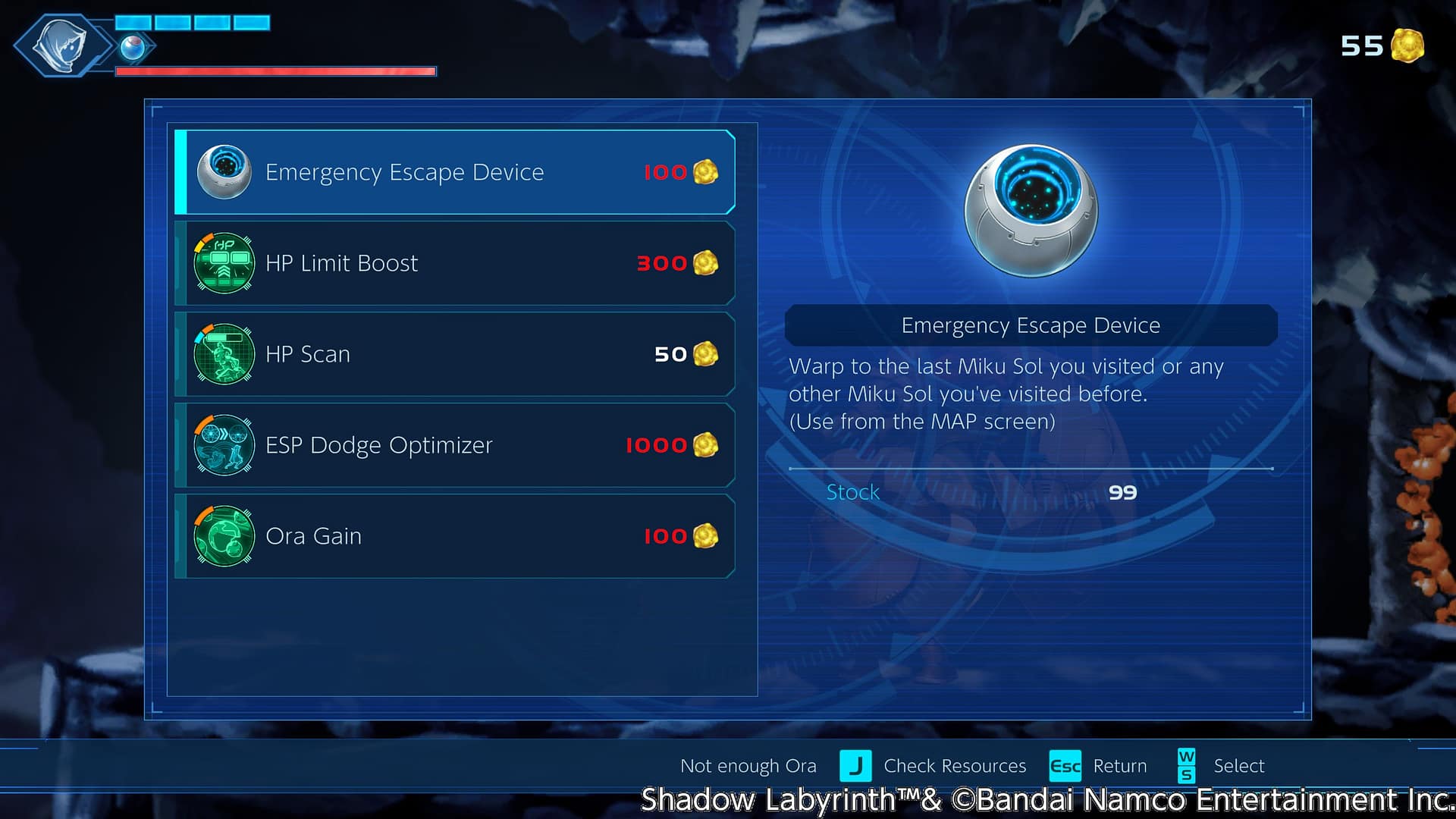Select the ESP Dodge Optimizer shop row
This screenshot has width=1456, height=819.
click(x=455, y=445)
